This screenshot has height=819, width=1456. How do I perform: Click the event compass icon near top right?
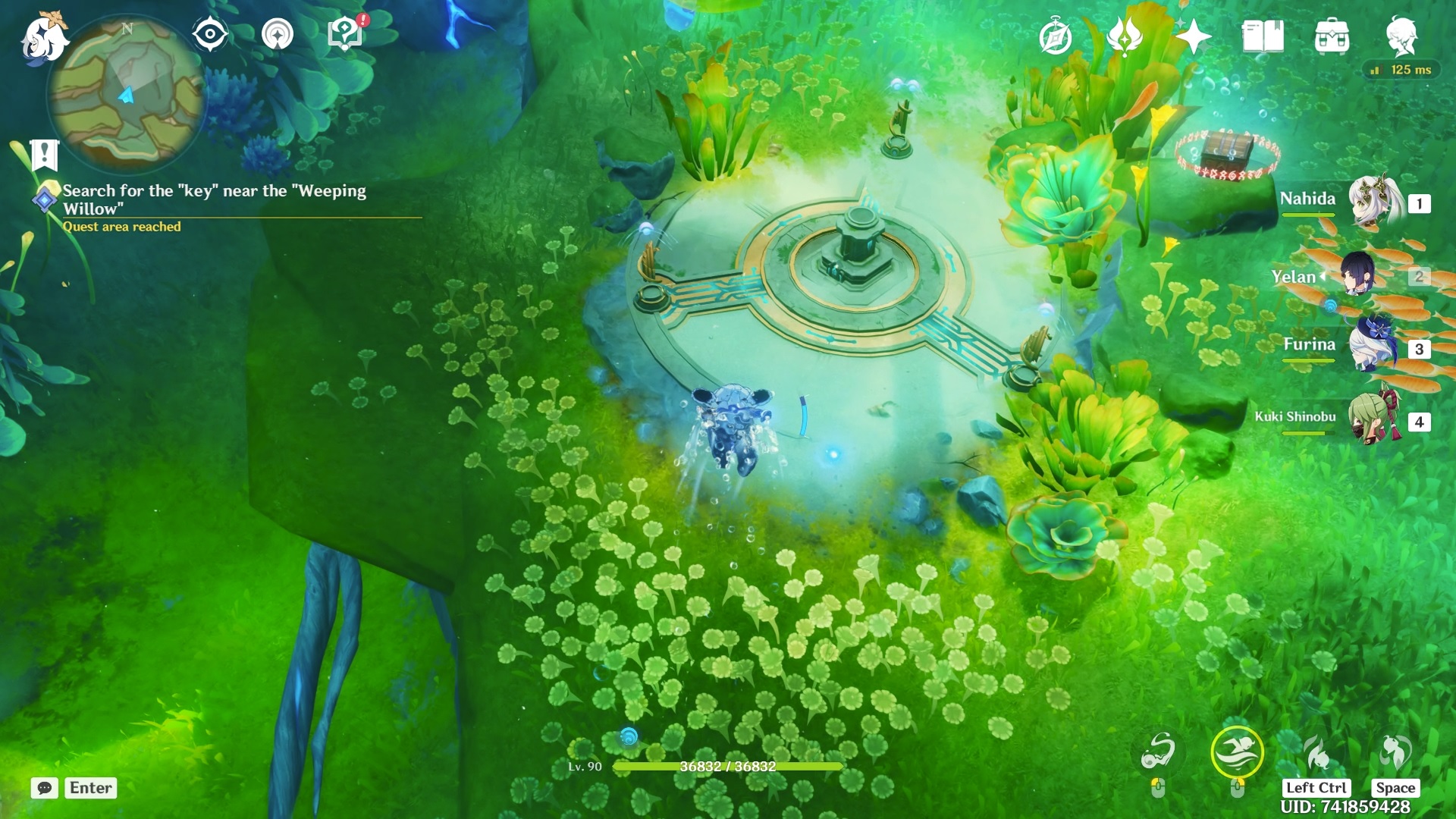point(1057,36)
